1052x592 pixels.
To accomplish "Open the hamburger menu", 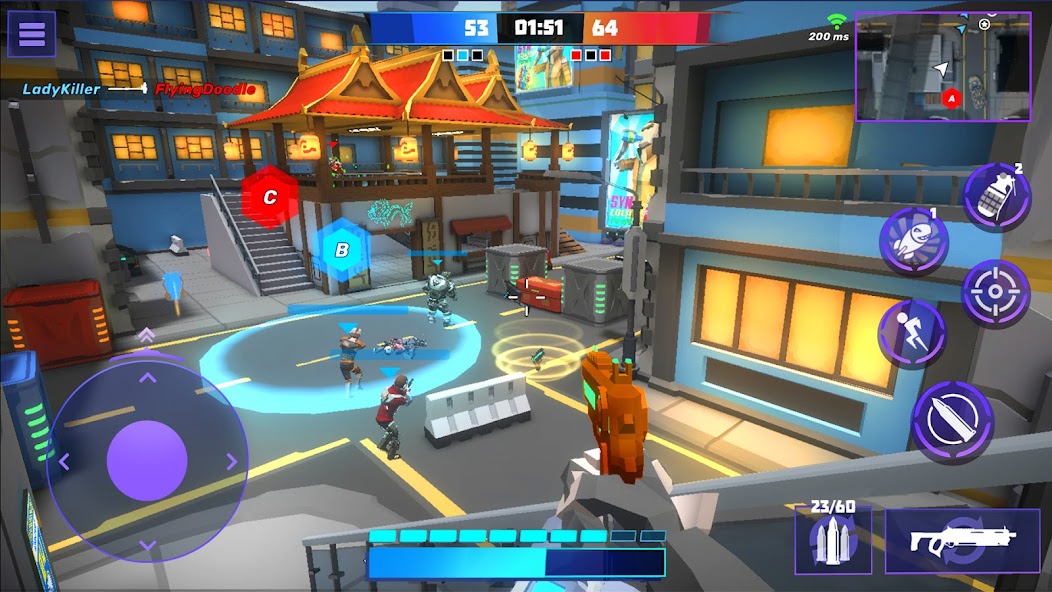I will [x=32, y=34].
